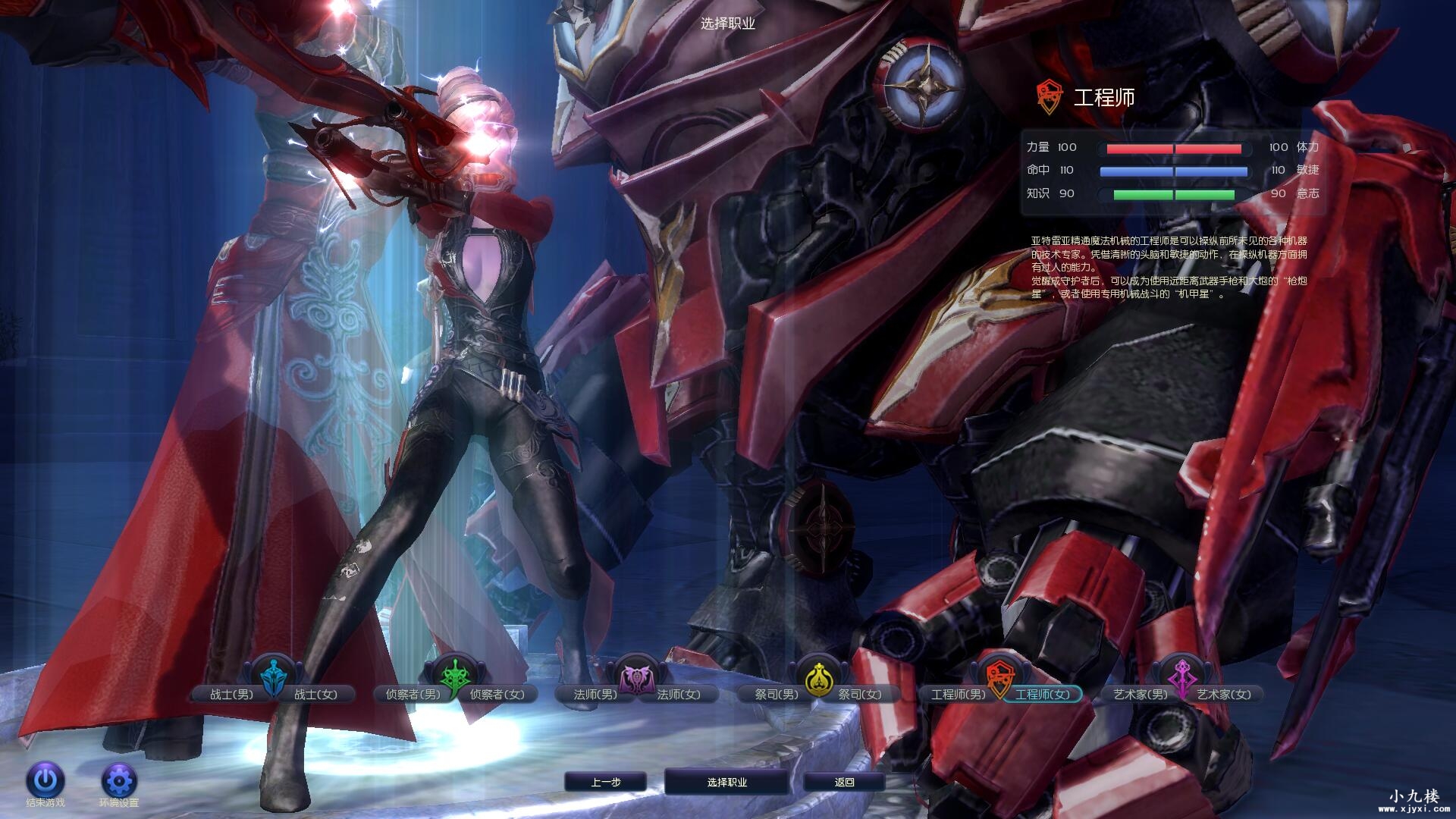The height and width of the screenshot is (819, 1456).
Task: Choose the male Artist class 艺术家(男)
Action: (x=1140, y=694)
